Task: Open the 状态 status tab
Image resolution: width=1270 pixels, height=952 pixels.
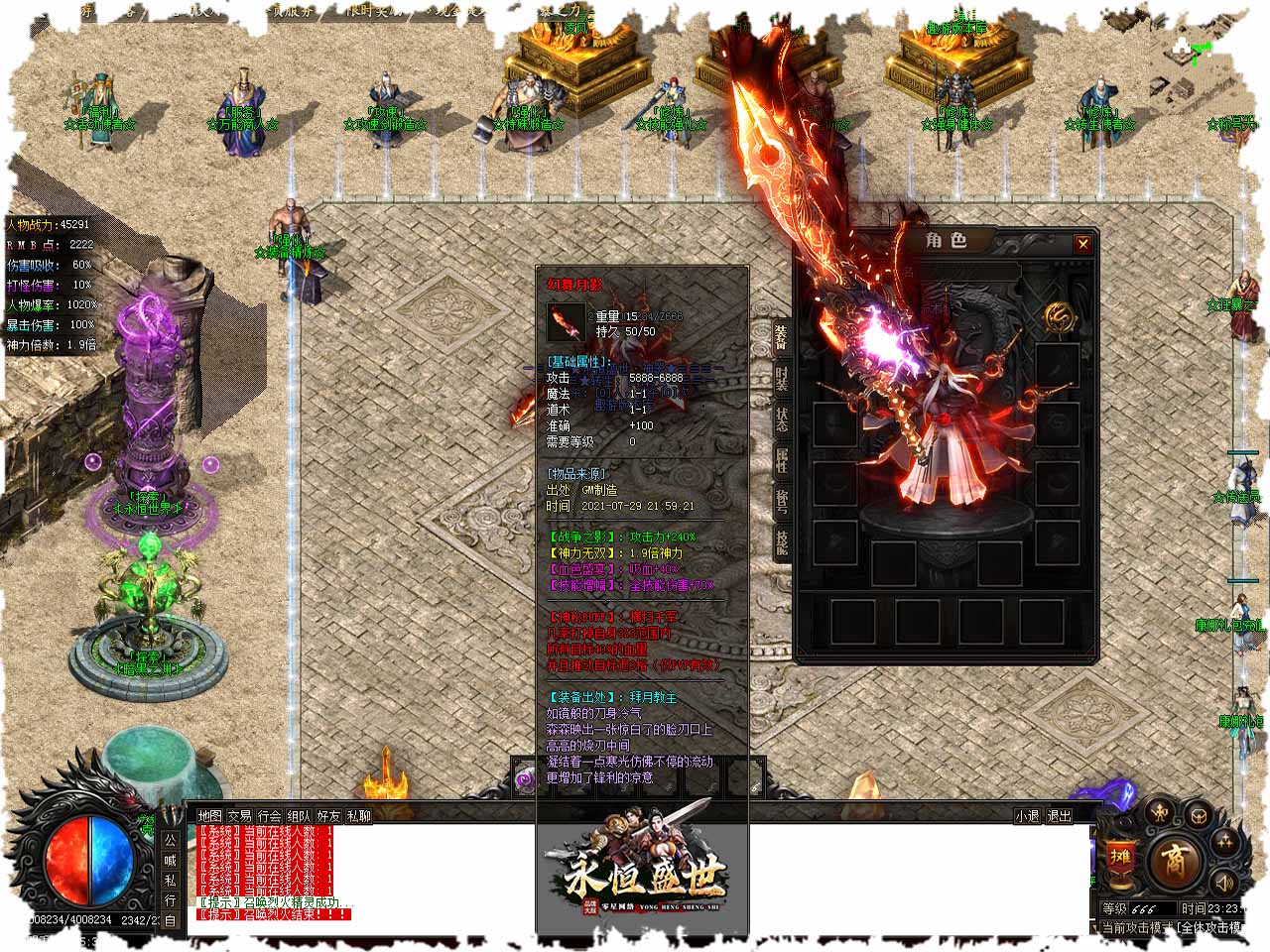Action: click(x=782, y=419)
